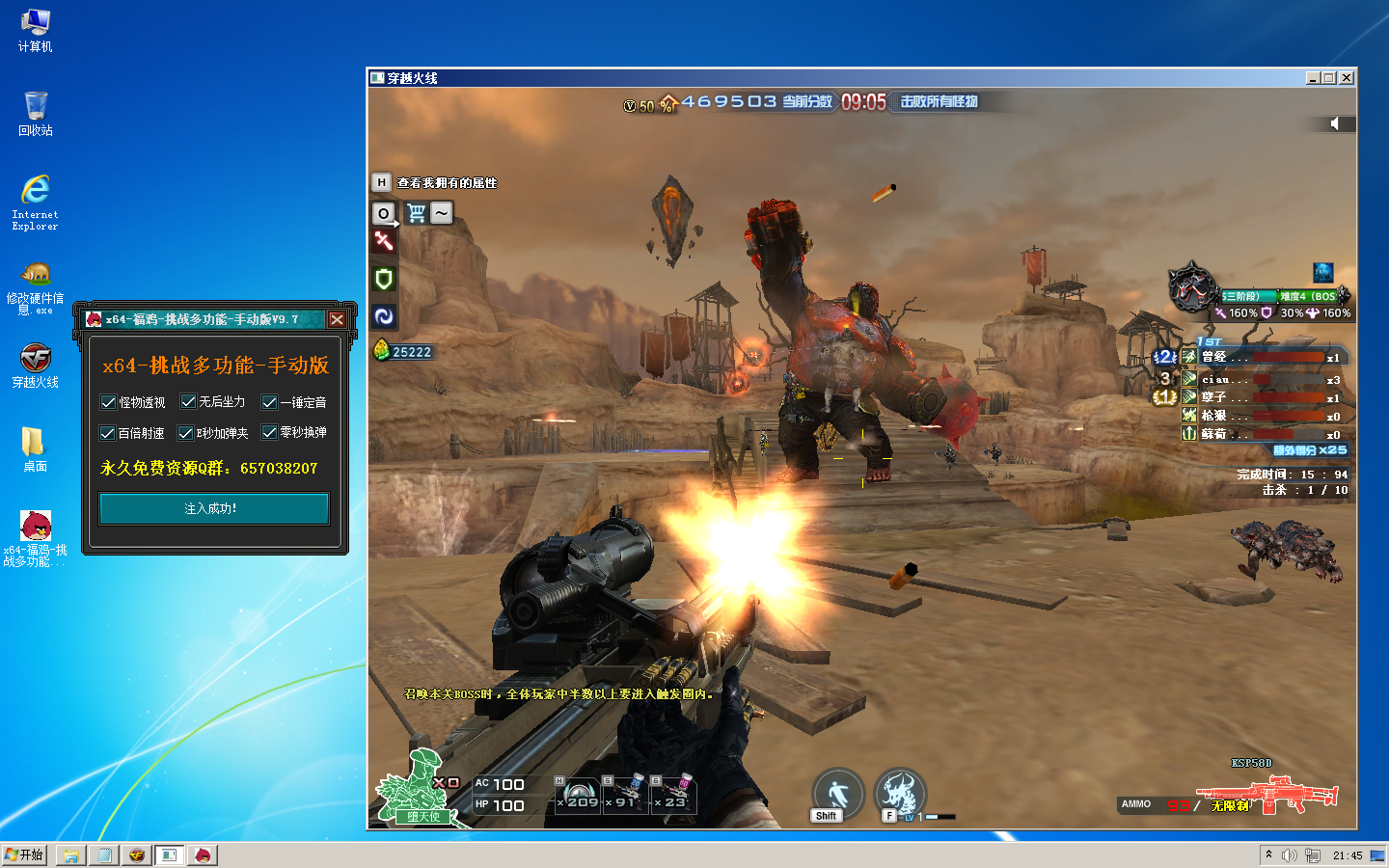Select the pink potion gun slot x23
This screenshot has width=1389, height=868.
673,796
